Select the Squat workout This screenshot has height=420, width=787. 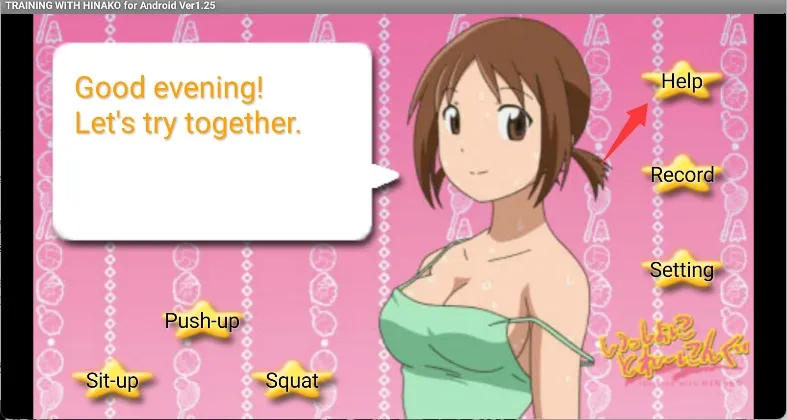click(291, 380)
